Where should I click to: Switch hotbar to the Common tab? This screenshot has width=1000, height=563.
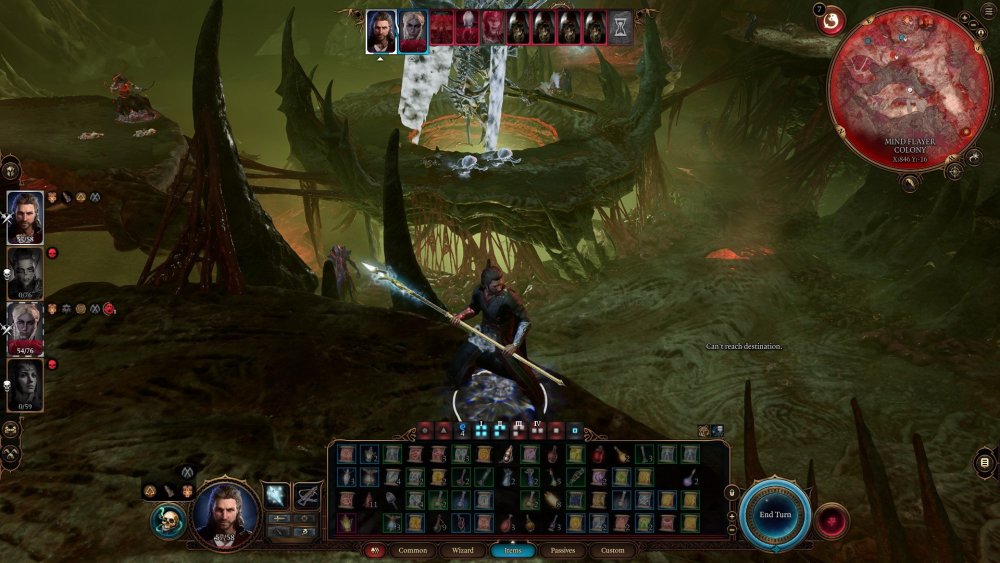[x=412, y=550]
